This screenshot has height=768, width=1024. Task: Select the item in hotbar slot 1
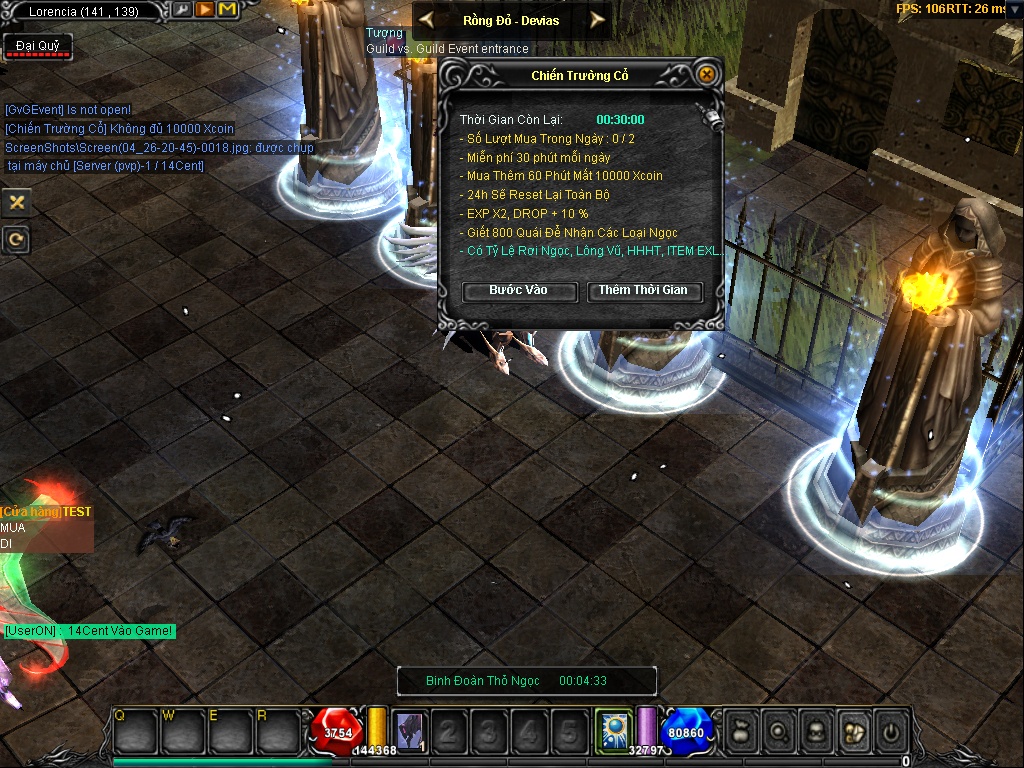tap(410, 731)
